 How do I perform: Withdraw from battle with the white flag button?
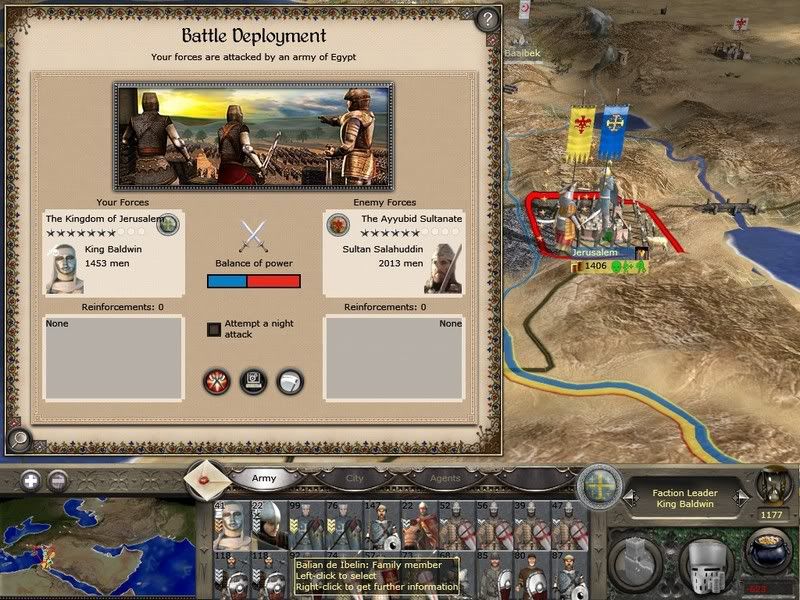tap(289, 381)
